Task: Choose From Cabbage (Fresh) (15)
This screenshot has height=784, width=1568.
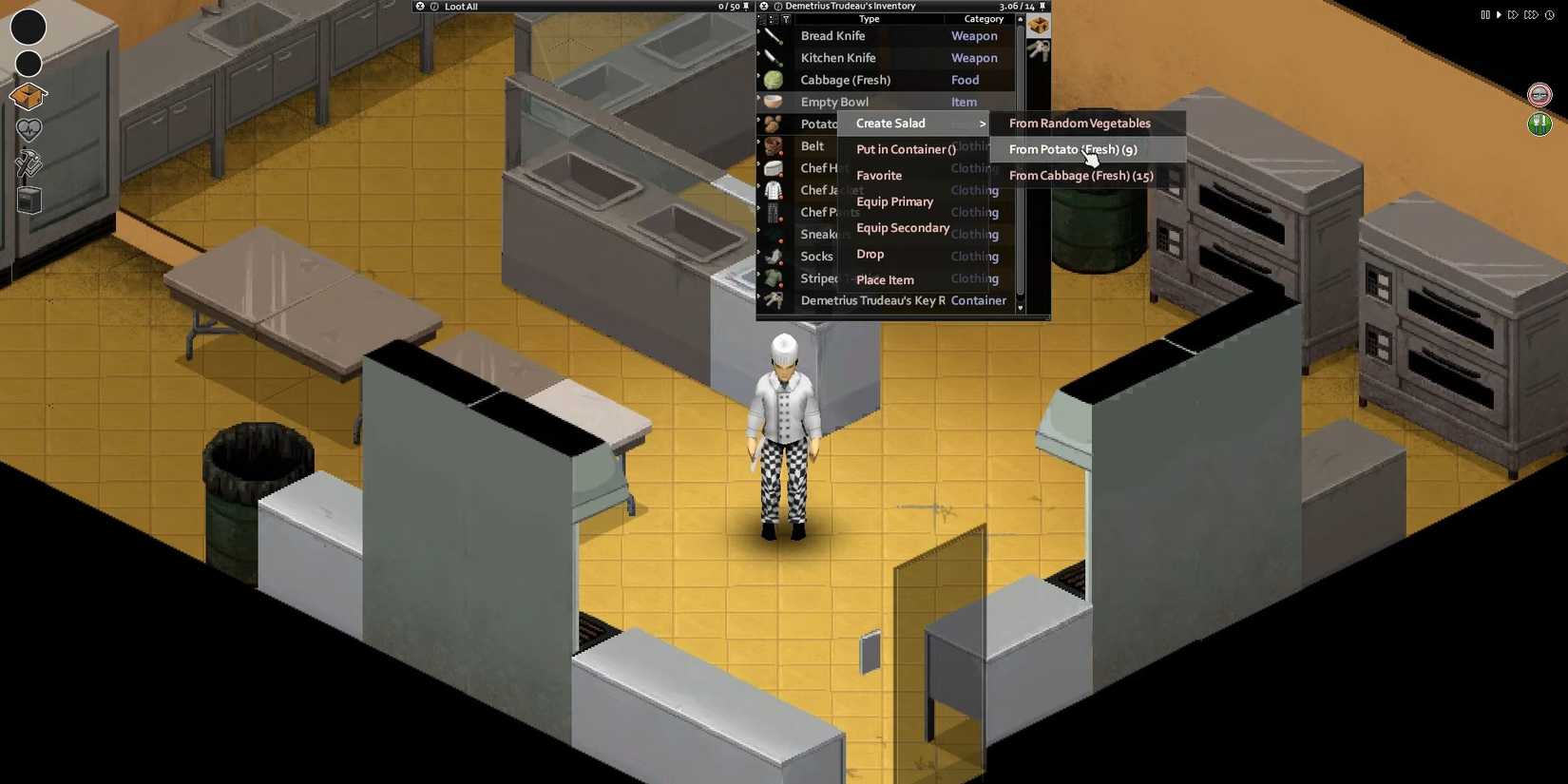Action: (1080, 175)
